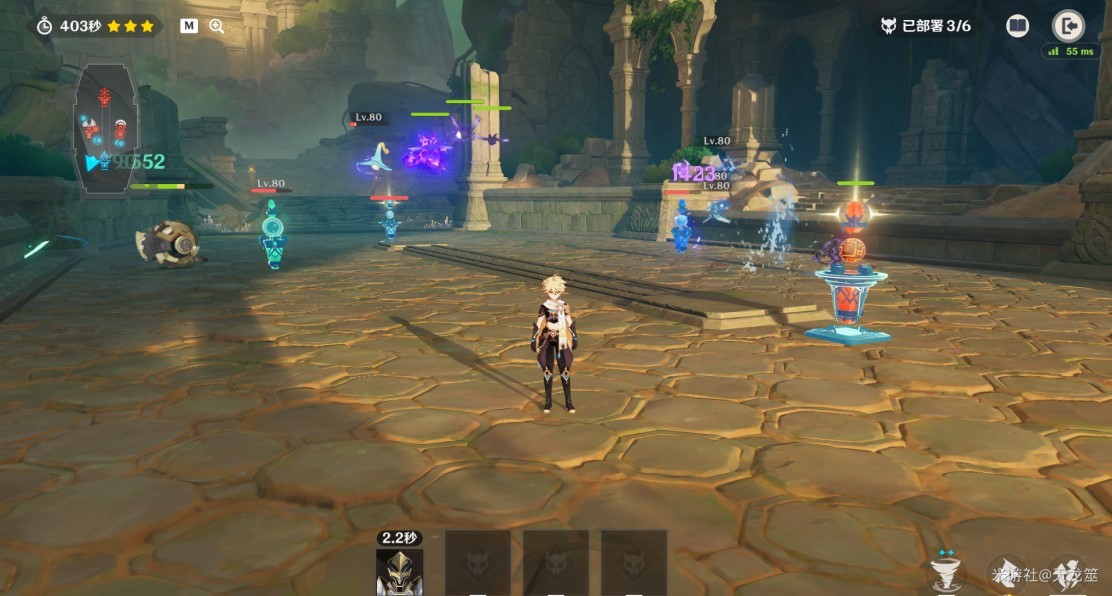Select the helmeted unit deployment card
Image resolution: width=1112 pixels, height=596 pixels.
(x=399, y=571)
